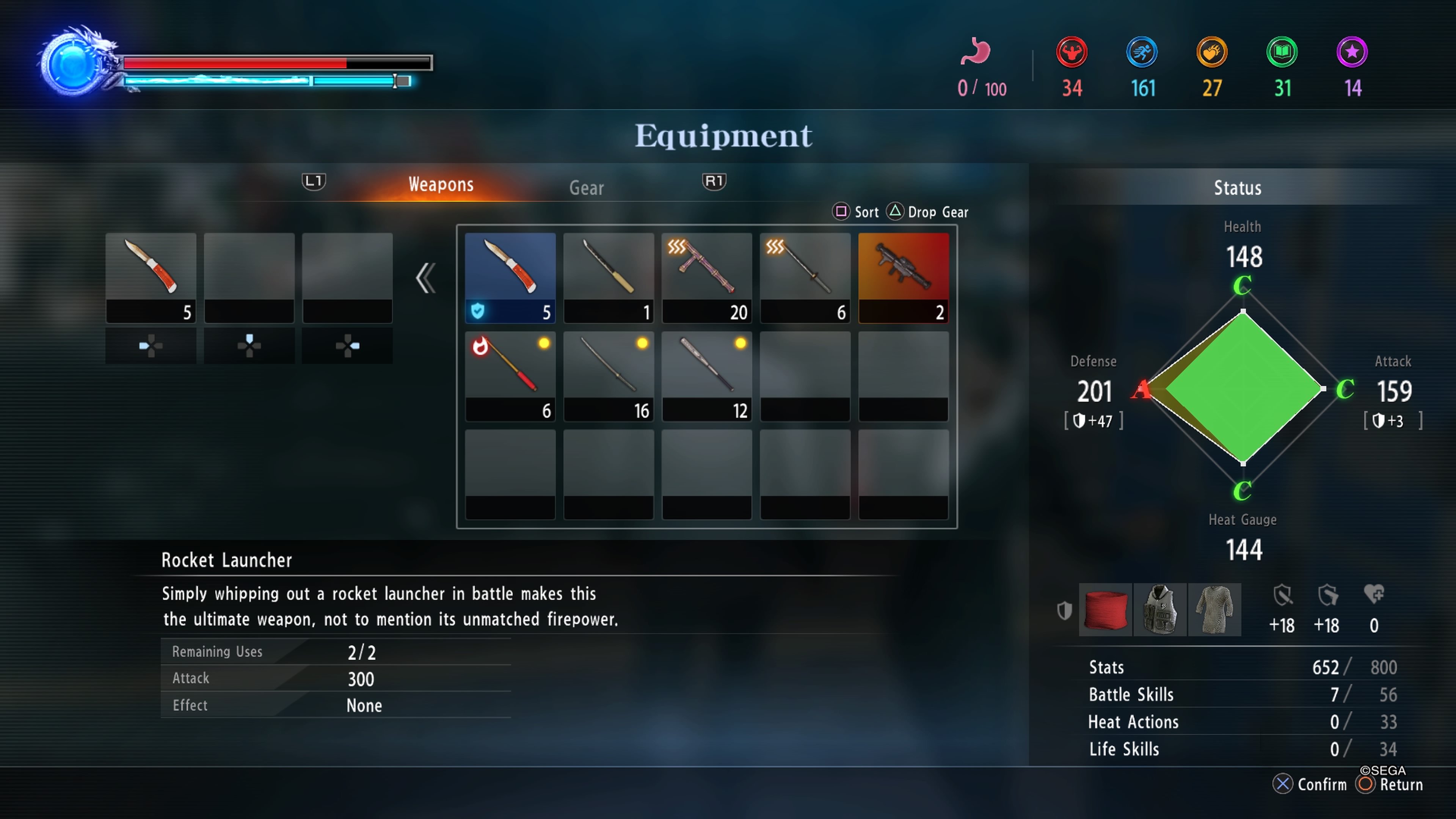Select the red-handled staff with flame icon
The width and height of the screenshot is (1456, 819).
(x=510, y=375)
